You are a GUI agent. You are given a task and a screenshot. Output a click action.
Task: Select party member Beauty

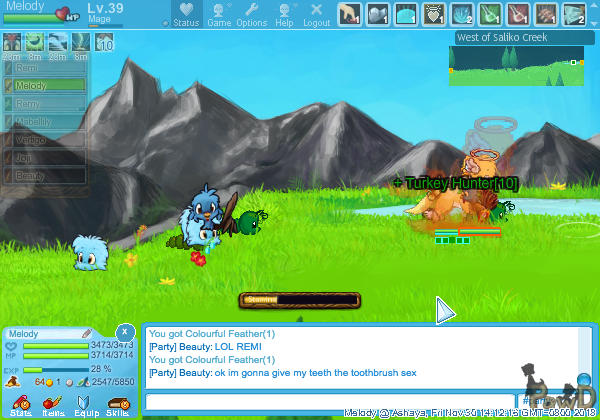point(48,175)
